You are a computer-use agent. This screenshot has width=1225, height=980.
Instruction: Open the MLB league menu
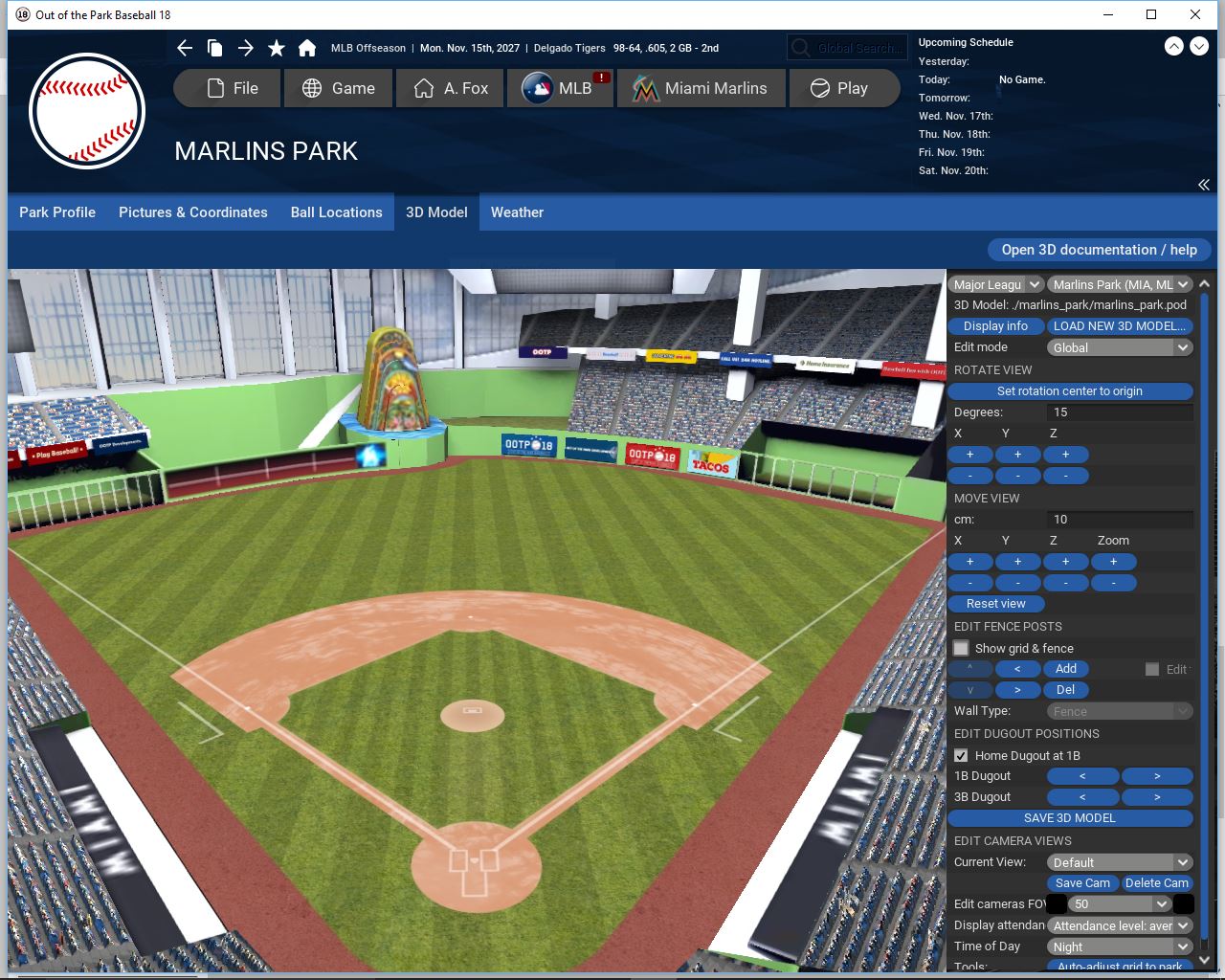click(x=561, y=88)
